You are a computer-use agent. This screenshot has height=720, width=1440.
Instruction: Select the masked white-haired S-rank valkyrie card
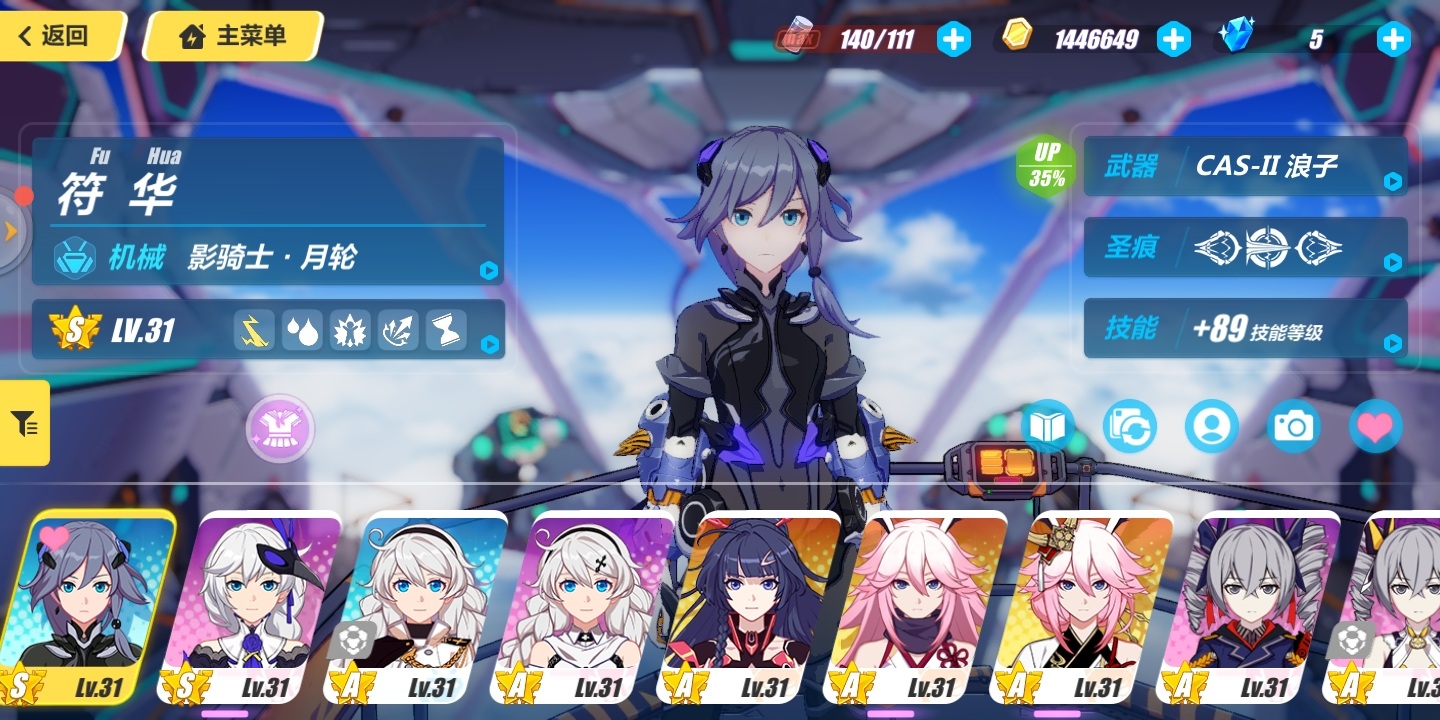[x=258, y=606]
